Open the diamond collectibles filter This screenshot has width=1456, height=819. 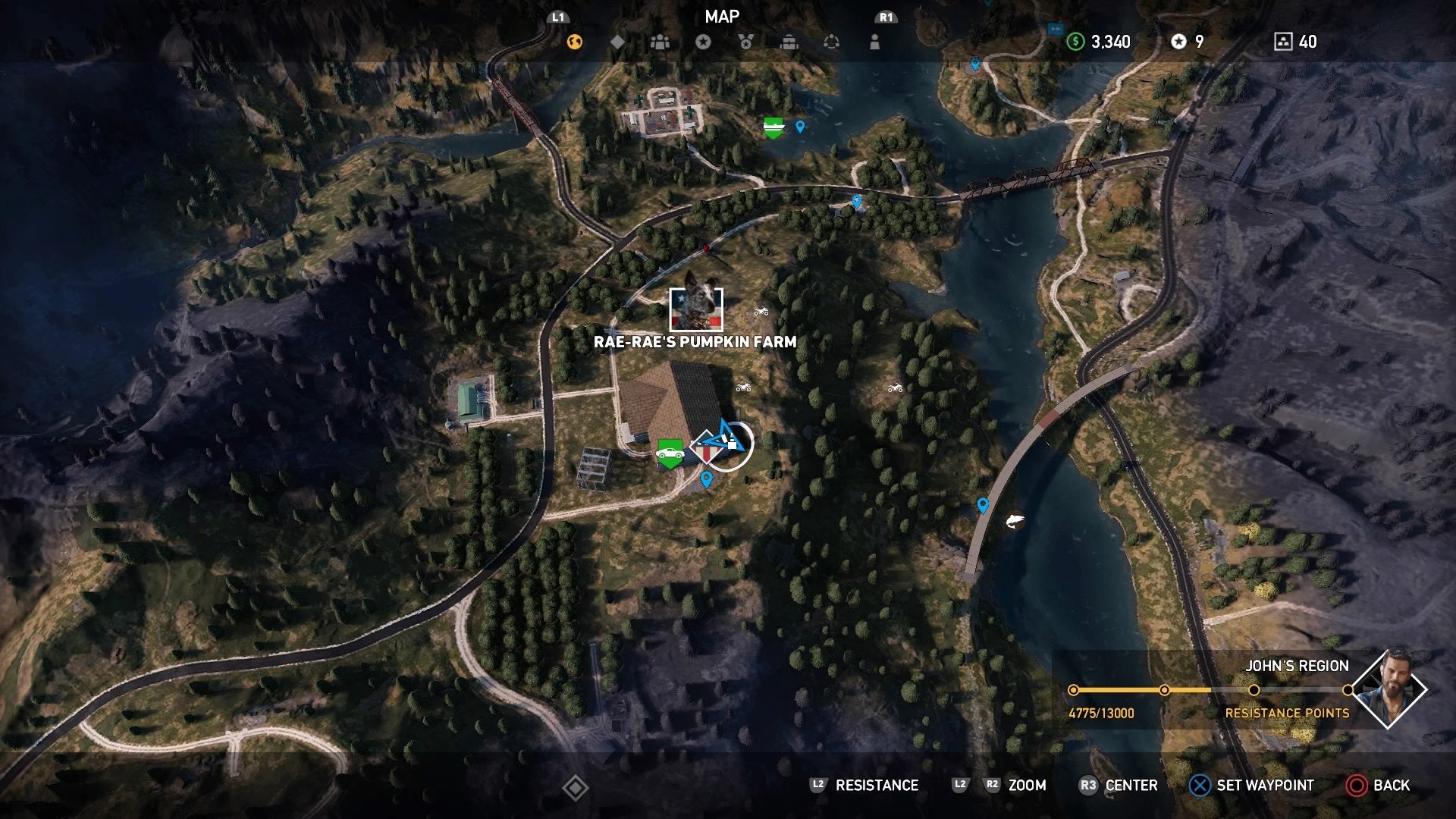[618, 42]
